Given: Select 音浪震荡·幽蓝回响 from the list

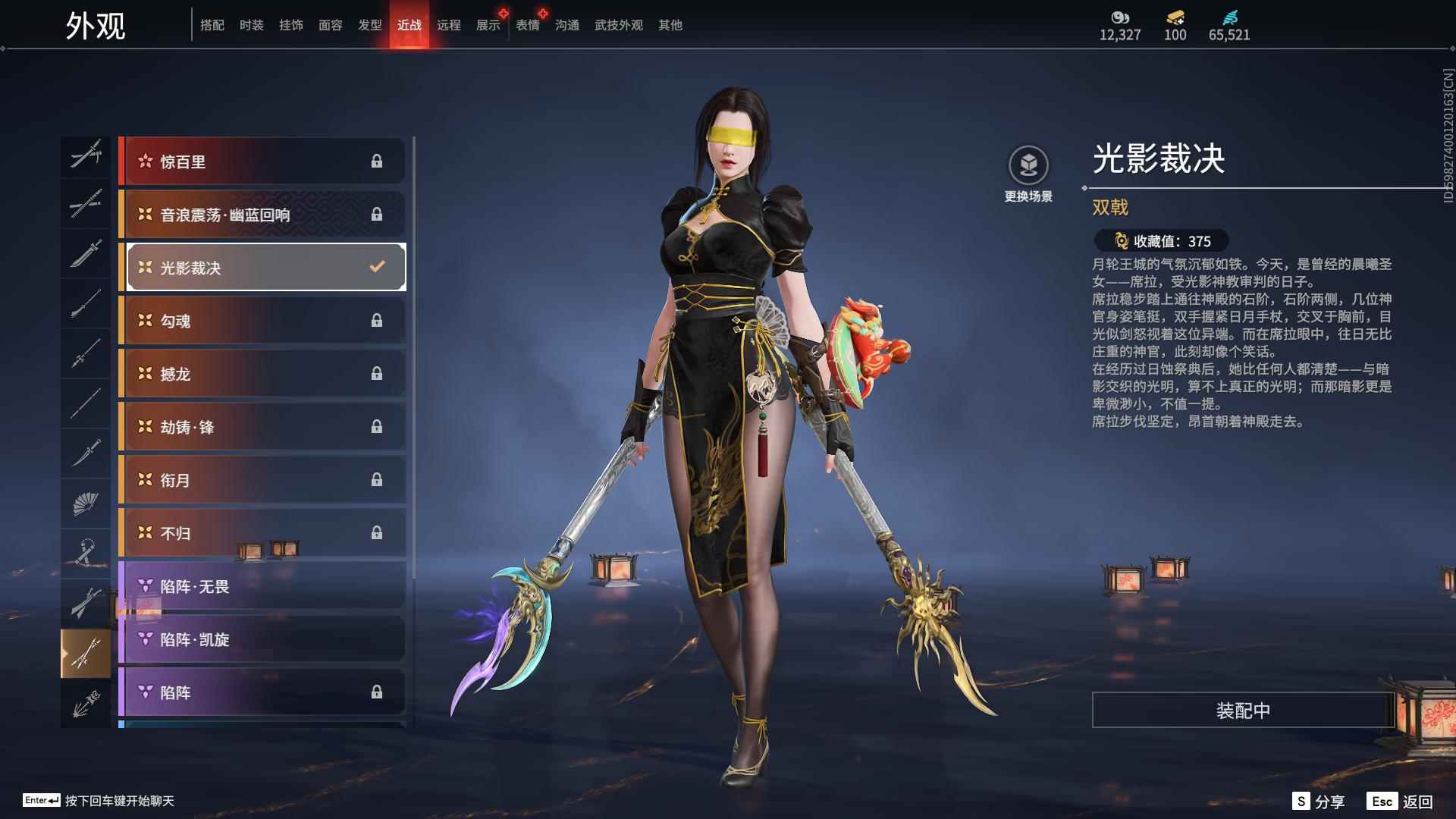Looking at the screenshot, I should tap(262, 215).
